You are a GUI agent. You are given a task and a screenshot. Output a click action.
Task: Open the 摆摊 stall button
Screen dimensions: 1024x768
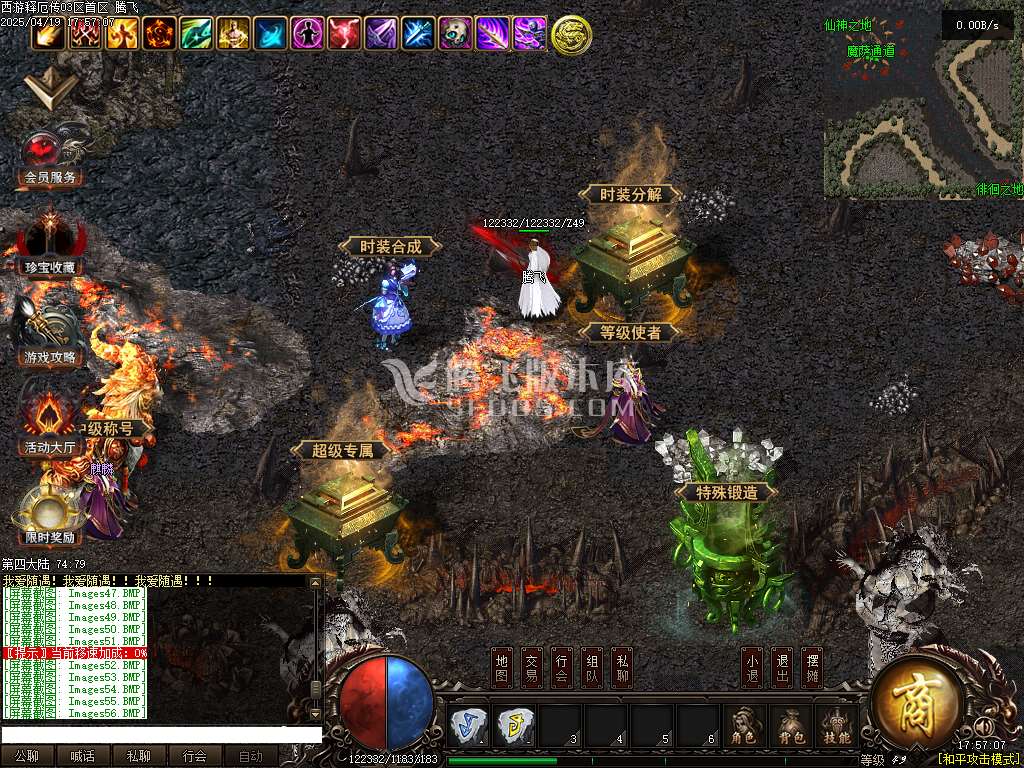coord(812,667)
